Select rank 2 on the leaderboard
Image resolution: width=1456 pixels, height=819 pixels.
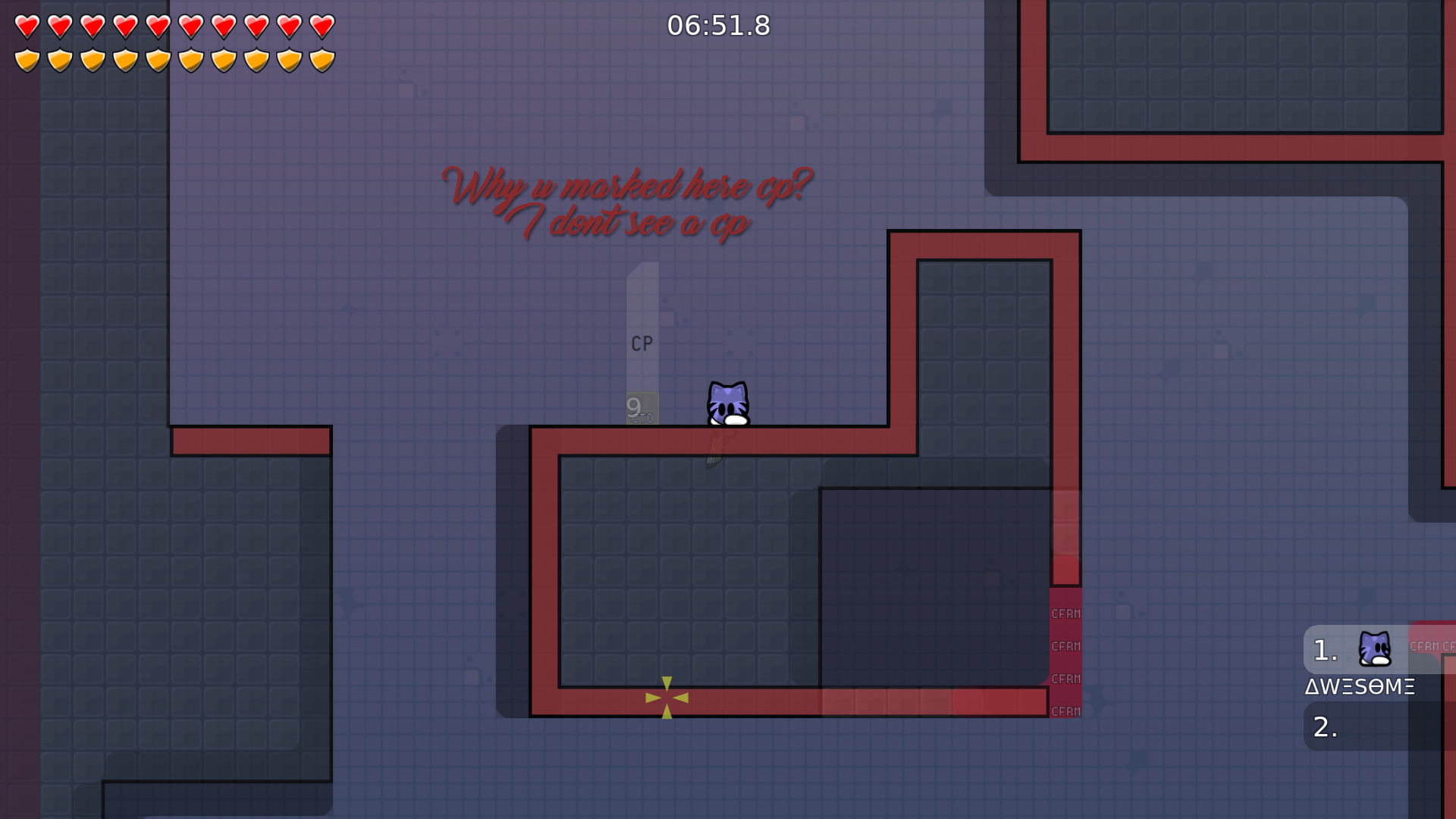[x=1323, y=726]
